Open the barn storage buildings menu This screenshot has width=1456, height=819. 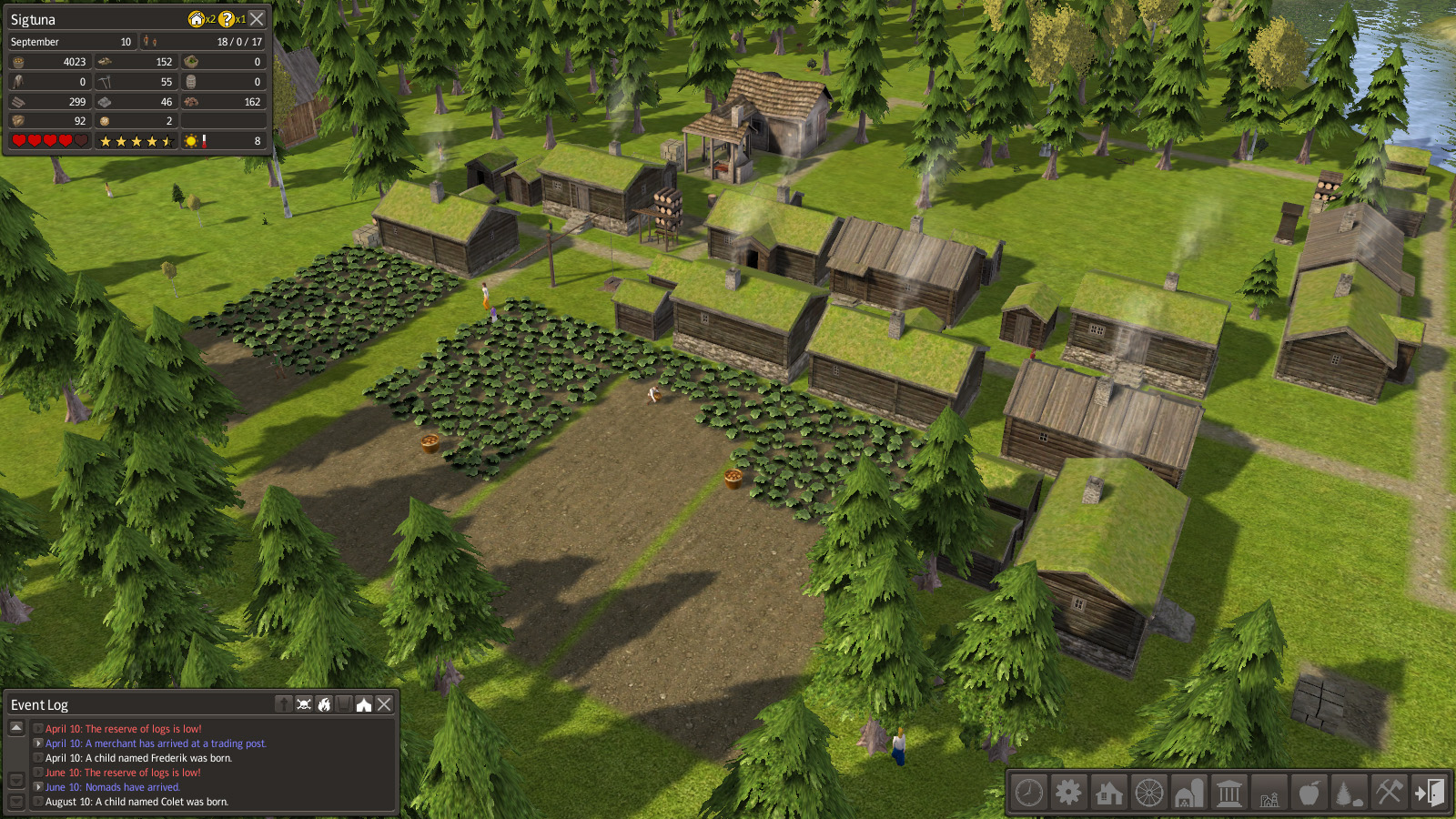click(x=1189, y=793)
